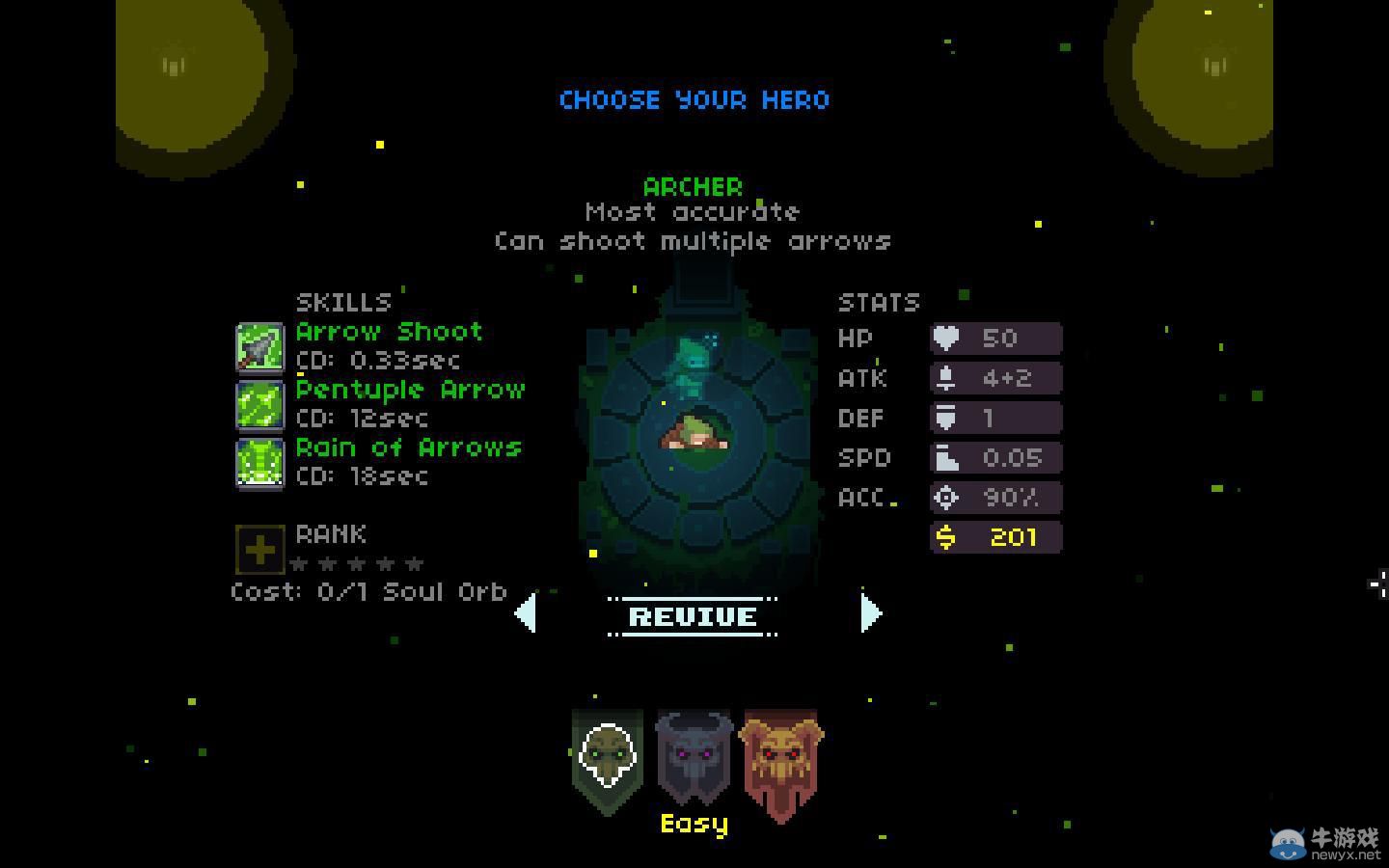Go to the next hero with right arrow
The height and width of the screenshot is (868, 1389).
pyautogui.click(x=870, y=613)
